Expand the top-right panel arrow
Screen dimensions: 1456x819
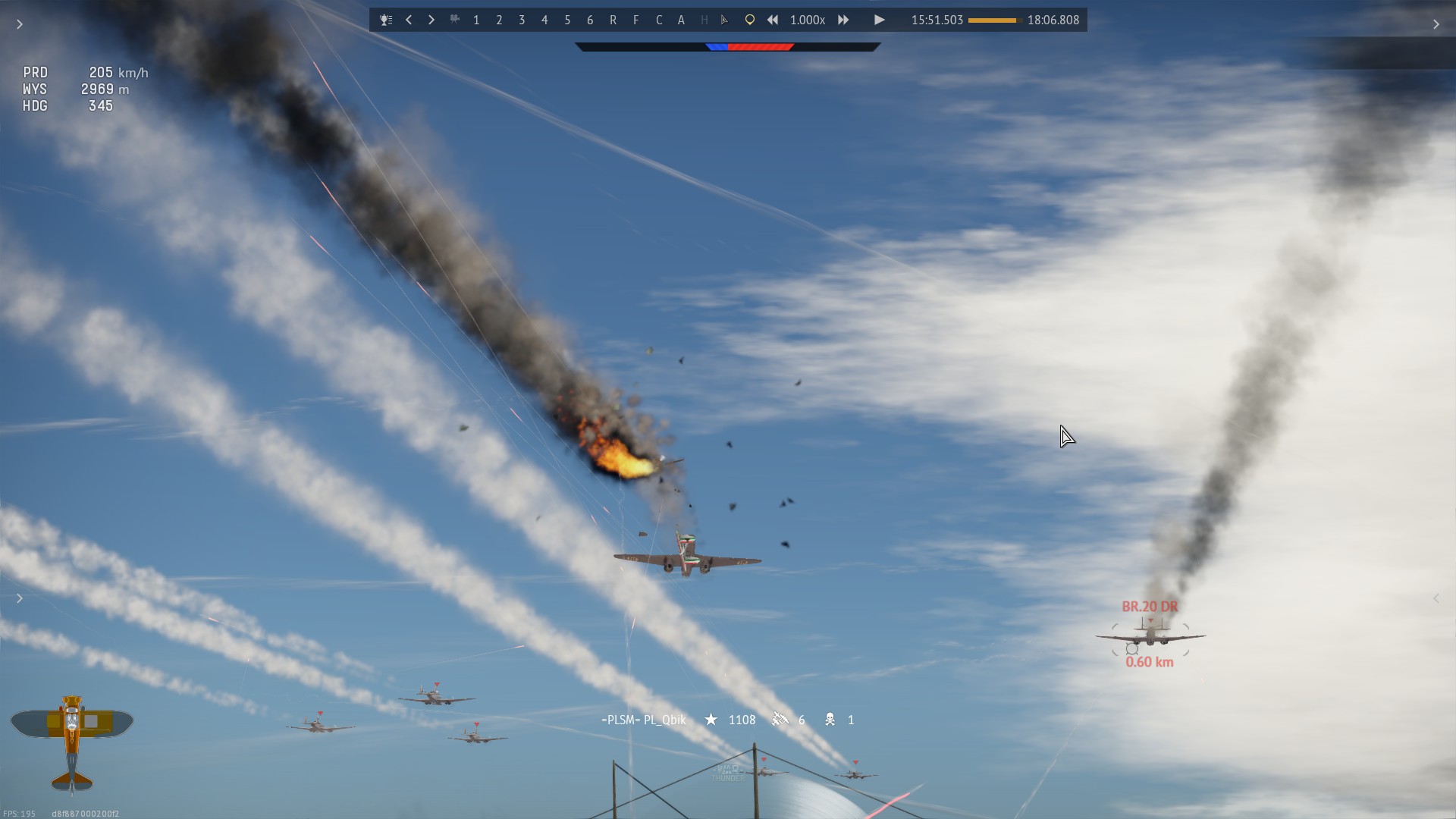coord(1436,24)
